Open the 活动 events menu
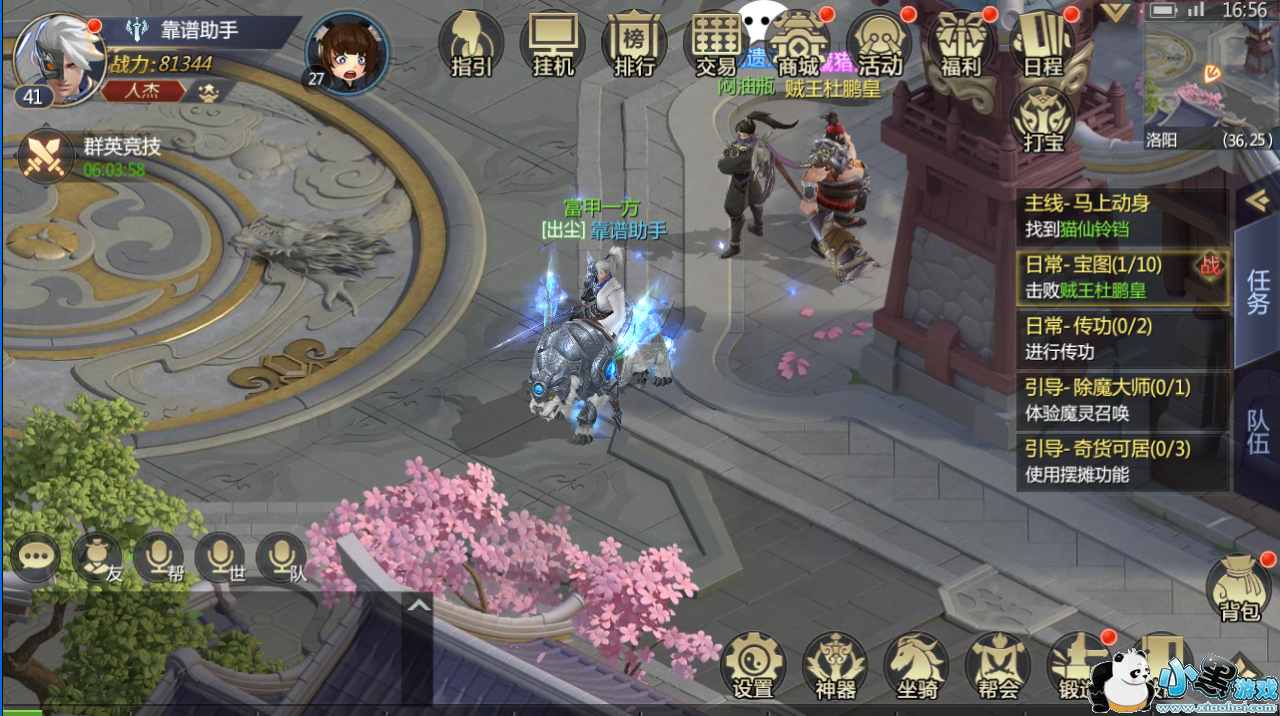The width and height of the screenshot is (1280, 716). pos(880,44)
